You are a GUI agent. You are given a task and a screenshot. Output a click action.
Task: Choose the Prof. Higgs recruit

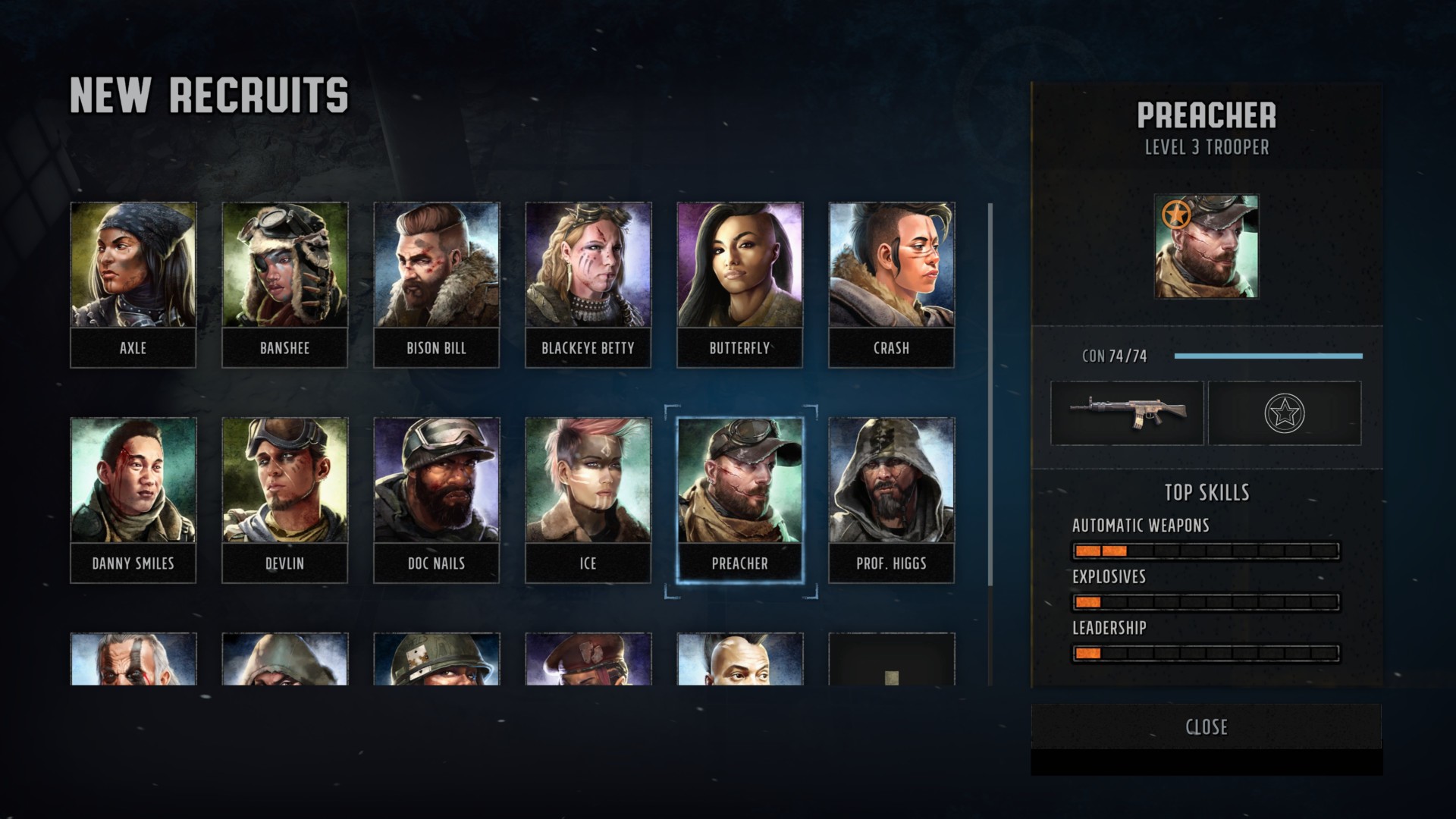tap(891, 500)
